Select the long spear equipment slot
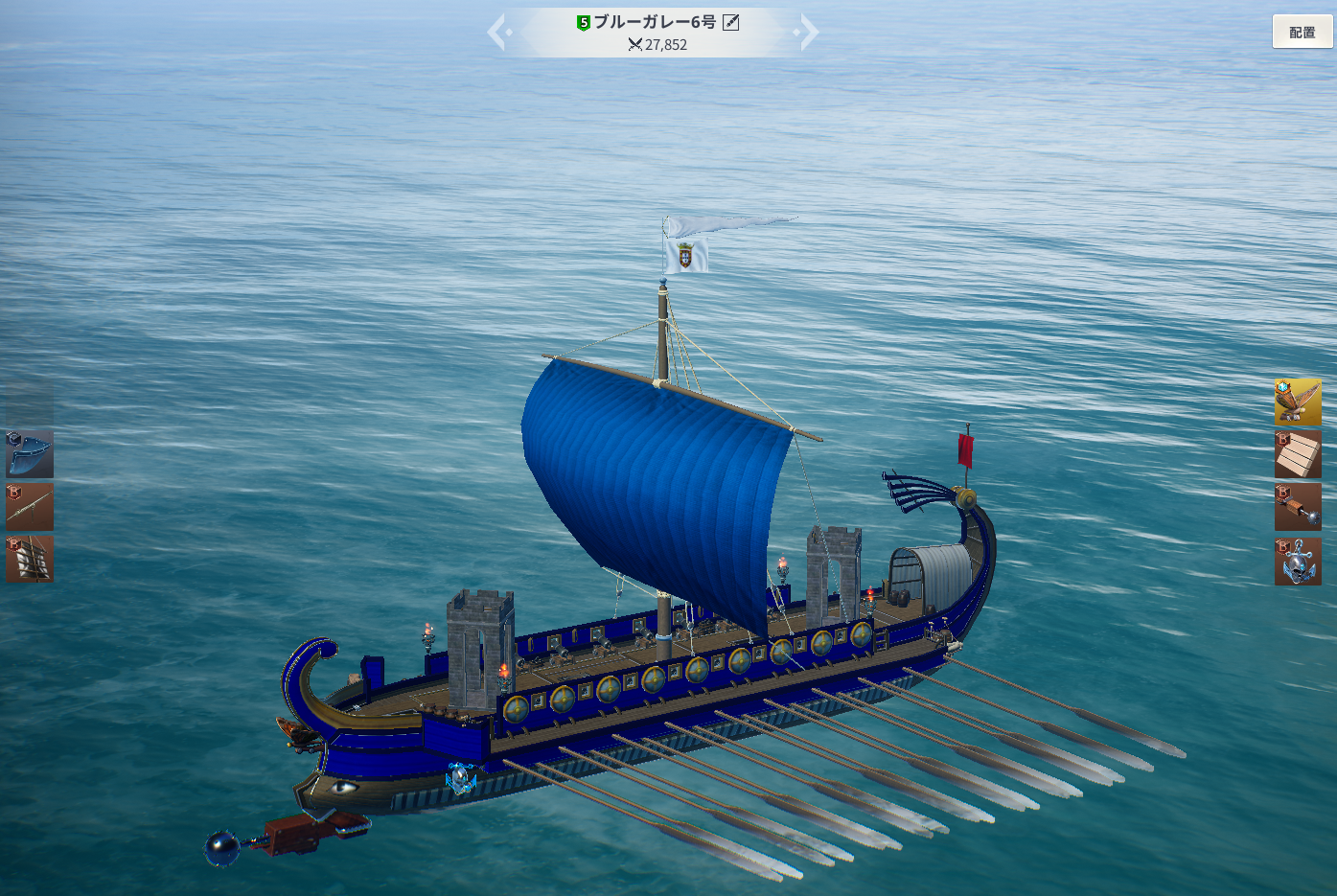 click(x=30, y=507)
